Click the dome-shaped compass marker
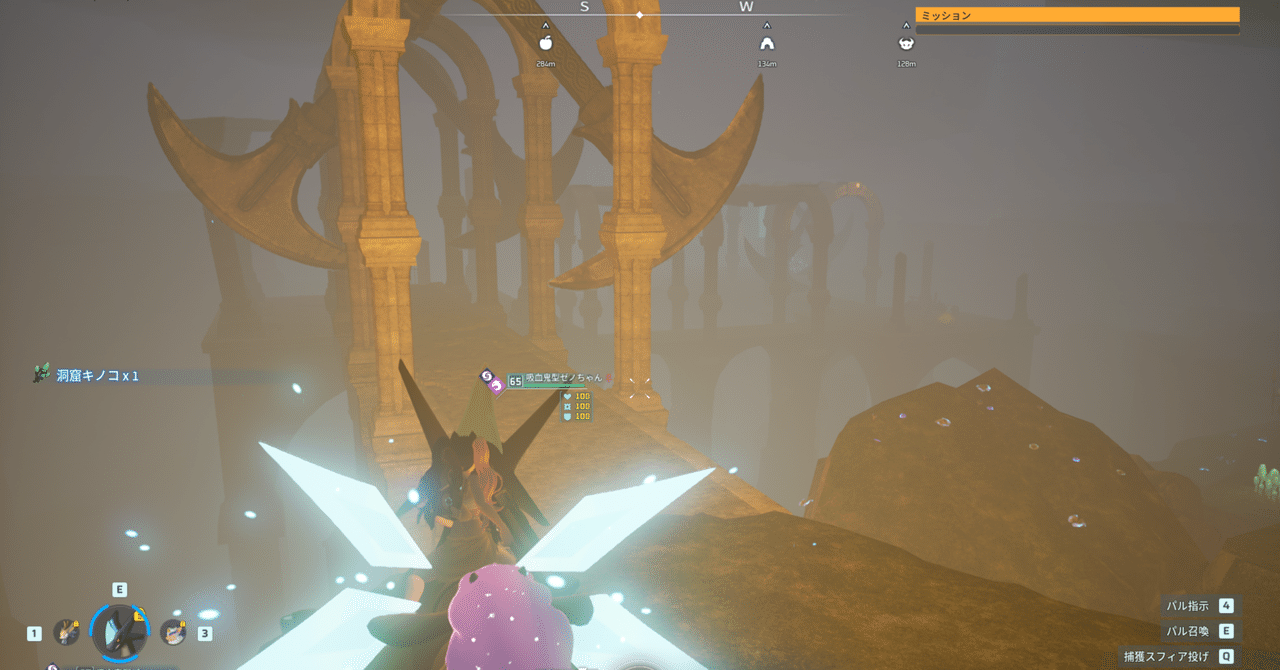Image resolution: width=1280 pixels, height=670 pixels. click(767, 43)
